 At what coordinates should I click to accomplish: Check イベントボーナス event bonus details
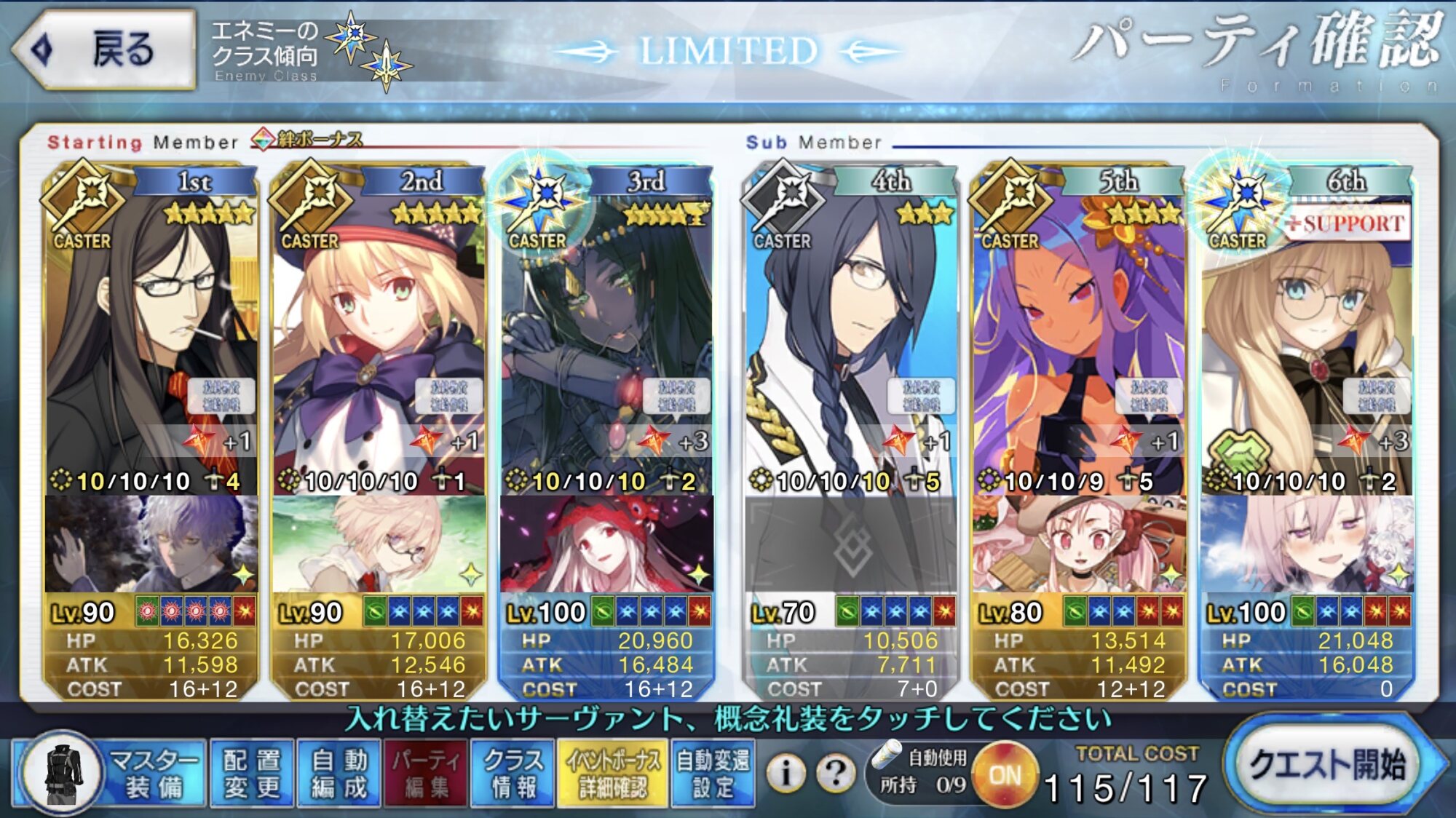click(613, 773)
